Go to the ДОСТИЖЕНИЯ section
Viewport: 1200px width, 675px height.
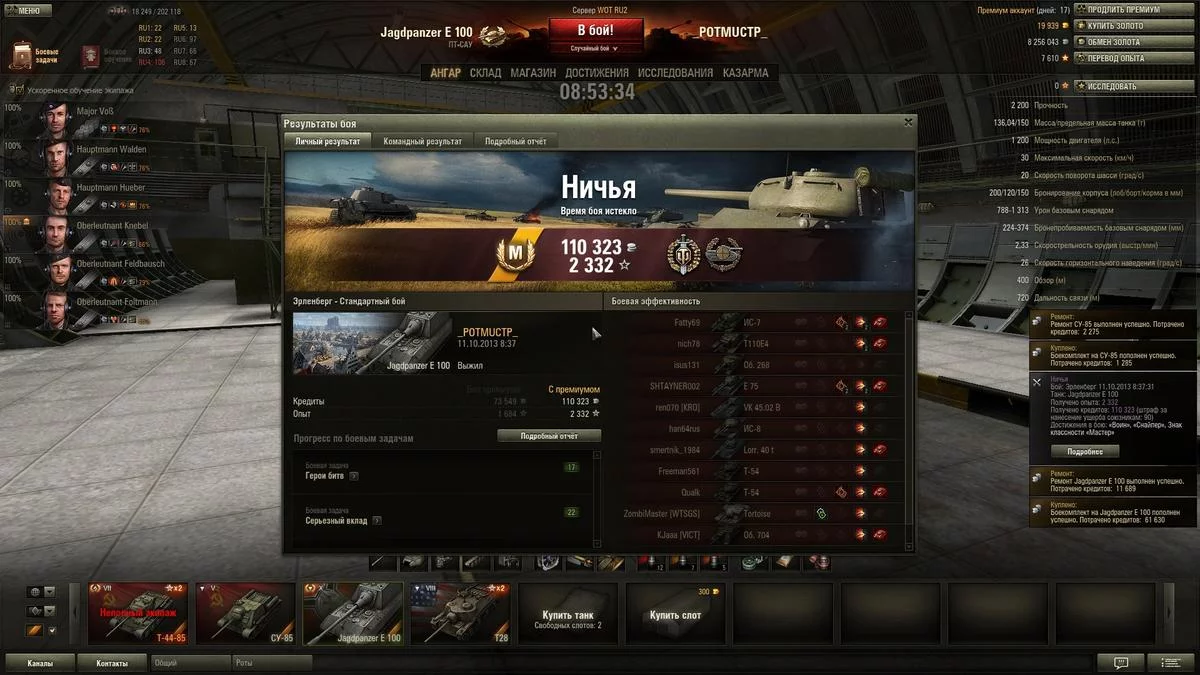596,73
